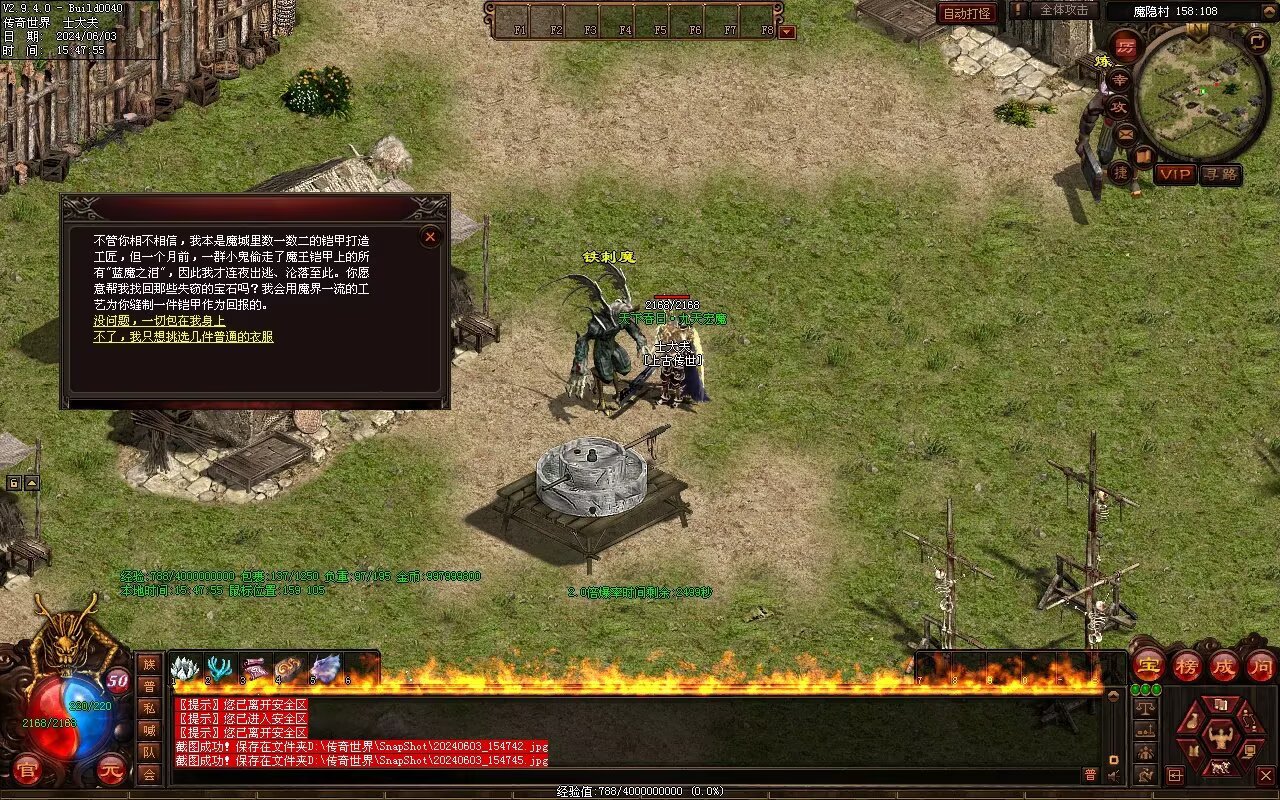Open the 宝 treasure shop button
This screenshot has width=1280, height=800.
pyautogui.click(x=1148, y=665)
